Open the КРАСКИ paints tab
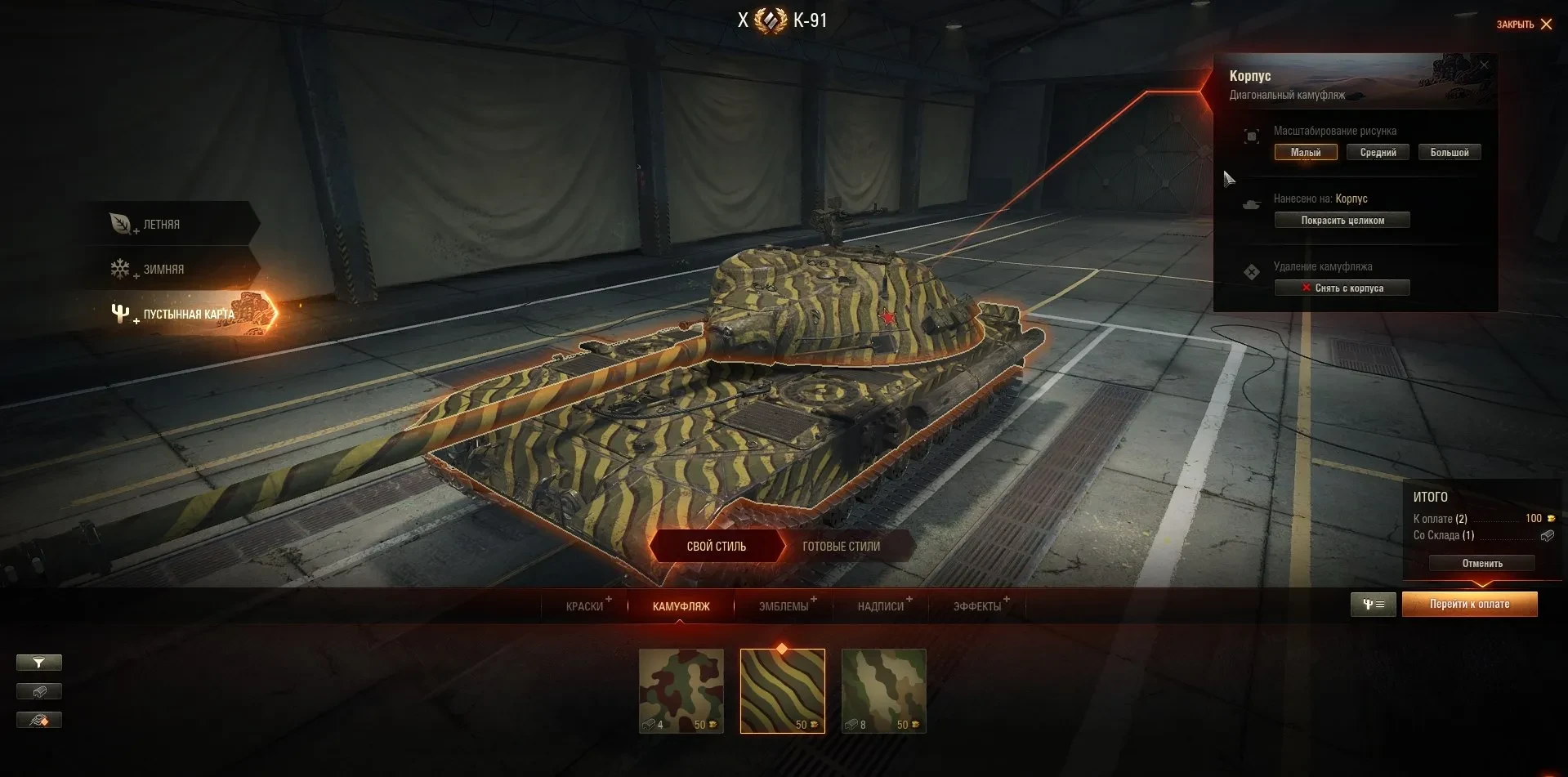This screenshot has height=777, width=1568. coord(584,606)
